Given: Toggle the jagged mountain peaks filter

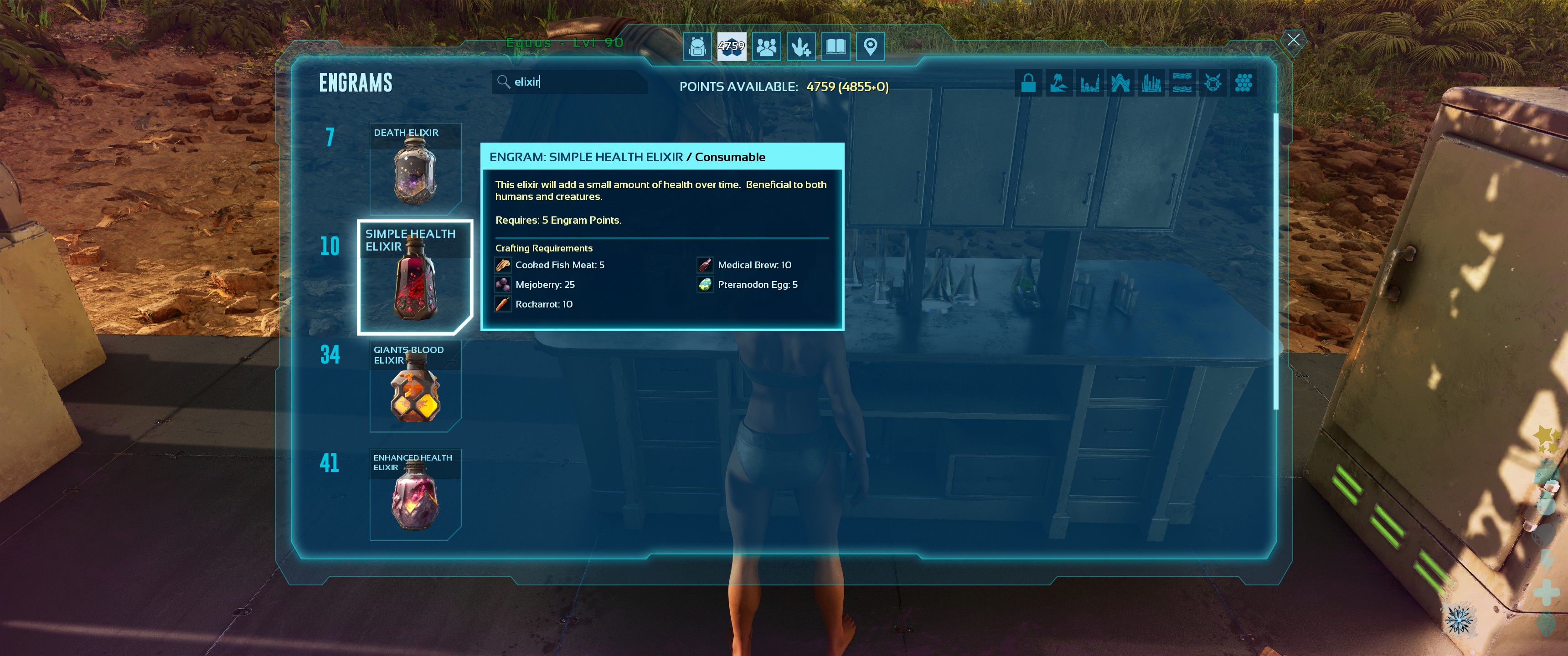Looking at the screenshot, I should 1120,83.
